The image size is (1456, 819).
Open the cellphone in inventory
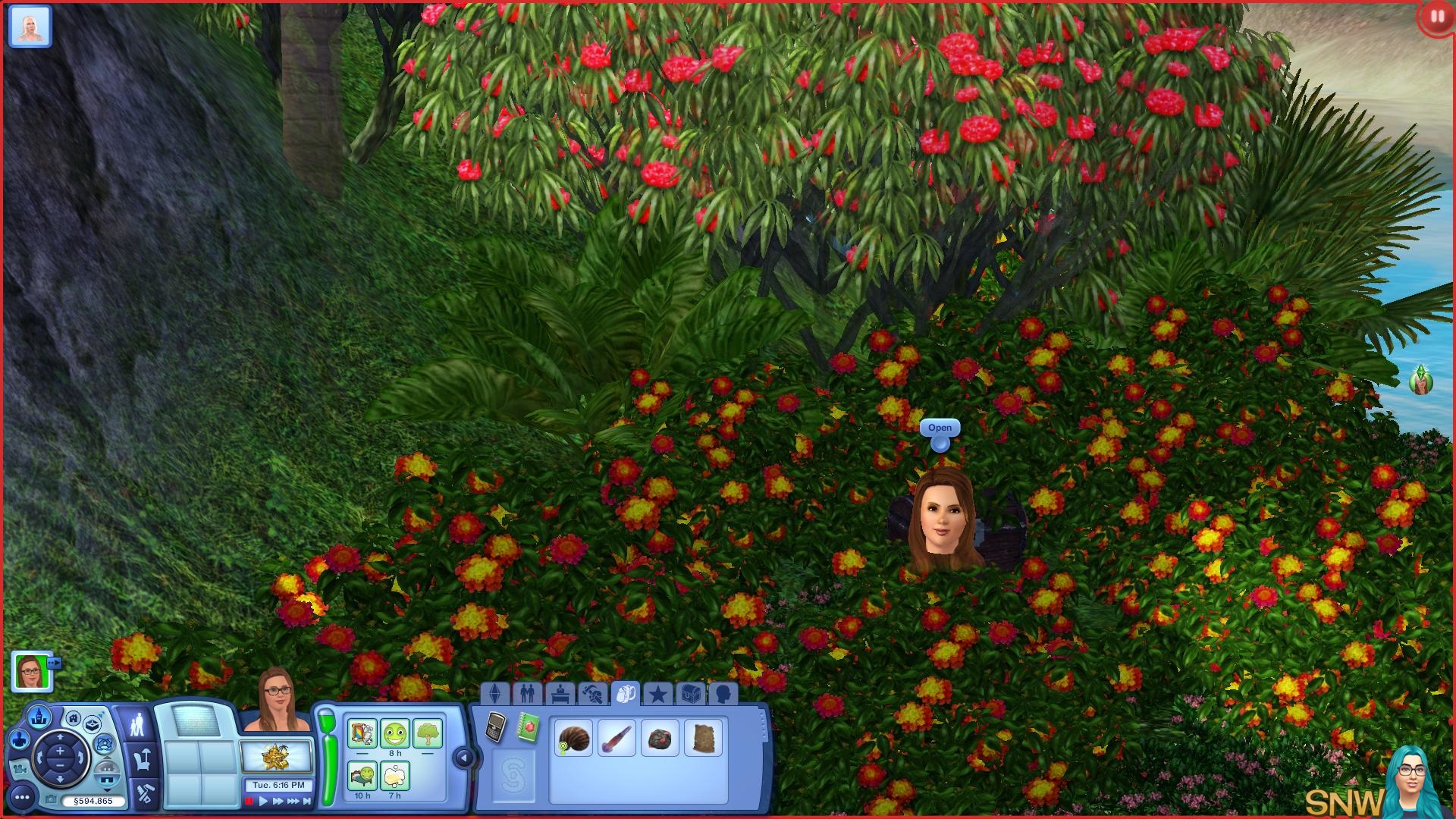click(496, 727)
